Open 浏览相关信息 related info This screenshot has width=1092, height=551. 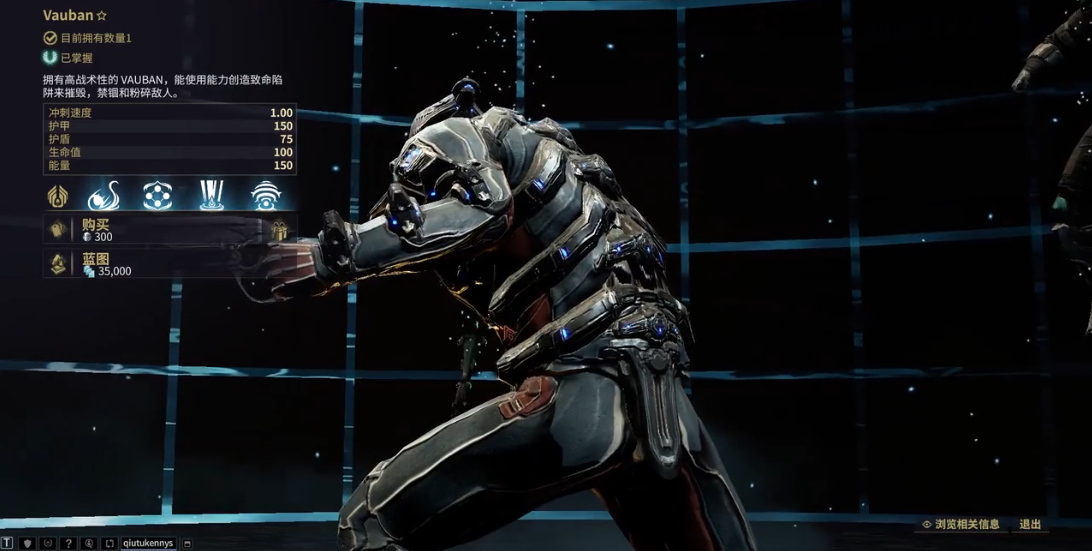(960, 524)
